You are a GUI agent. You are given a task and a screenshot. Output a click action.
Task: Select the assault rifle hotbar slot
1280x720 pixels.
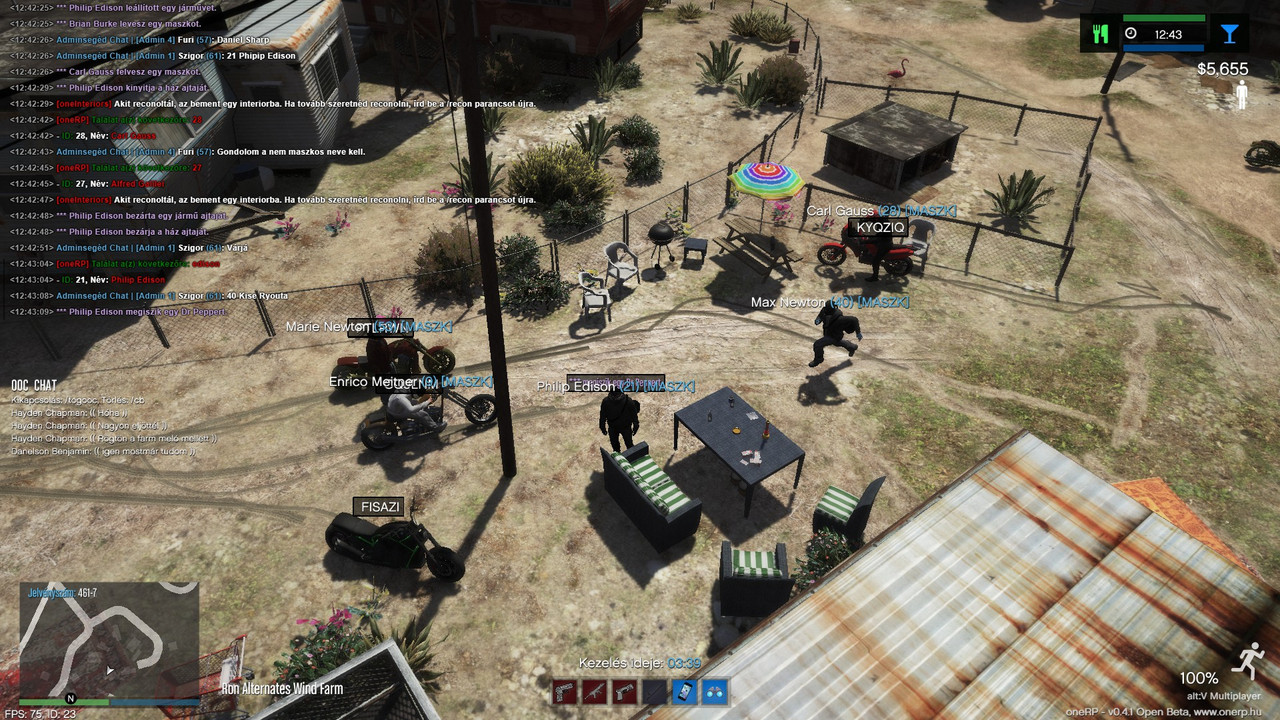[594, 692]
